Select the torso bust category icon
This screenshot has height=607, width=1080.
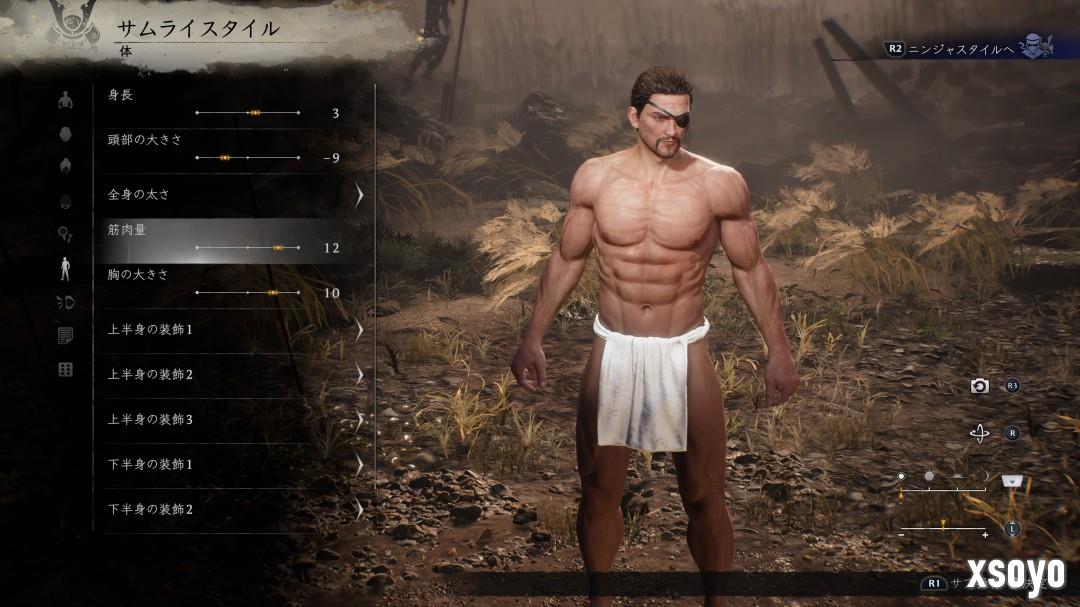point(66,100)
